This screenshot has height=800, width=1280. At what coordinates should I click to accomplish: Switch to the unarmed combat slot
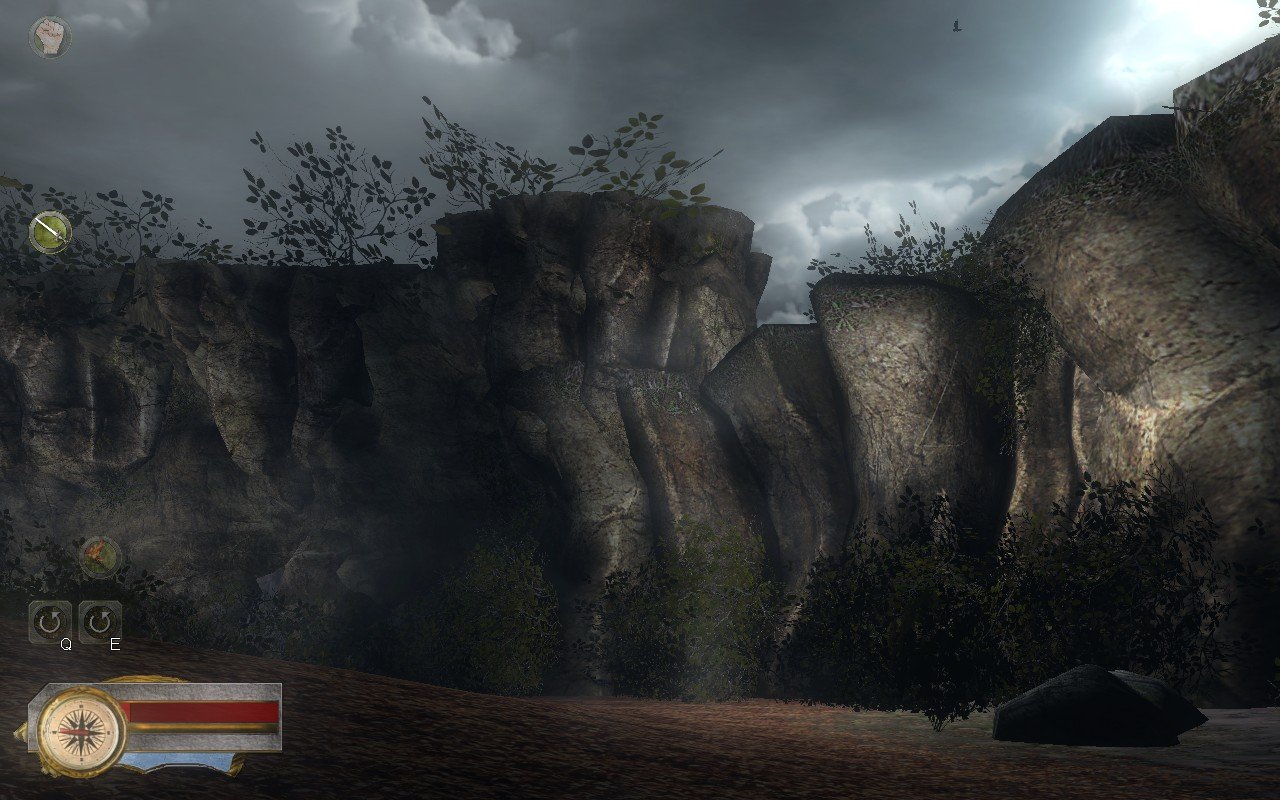coord(48,35)
